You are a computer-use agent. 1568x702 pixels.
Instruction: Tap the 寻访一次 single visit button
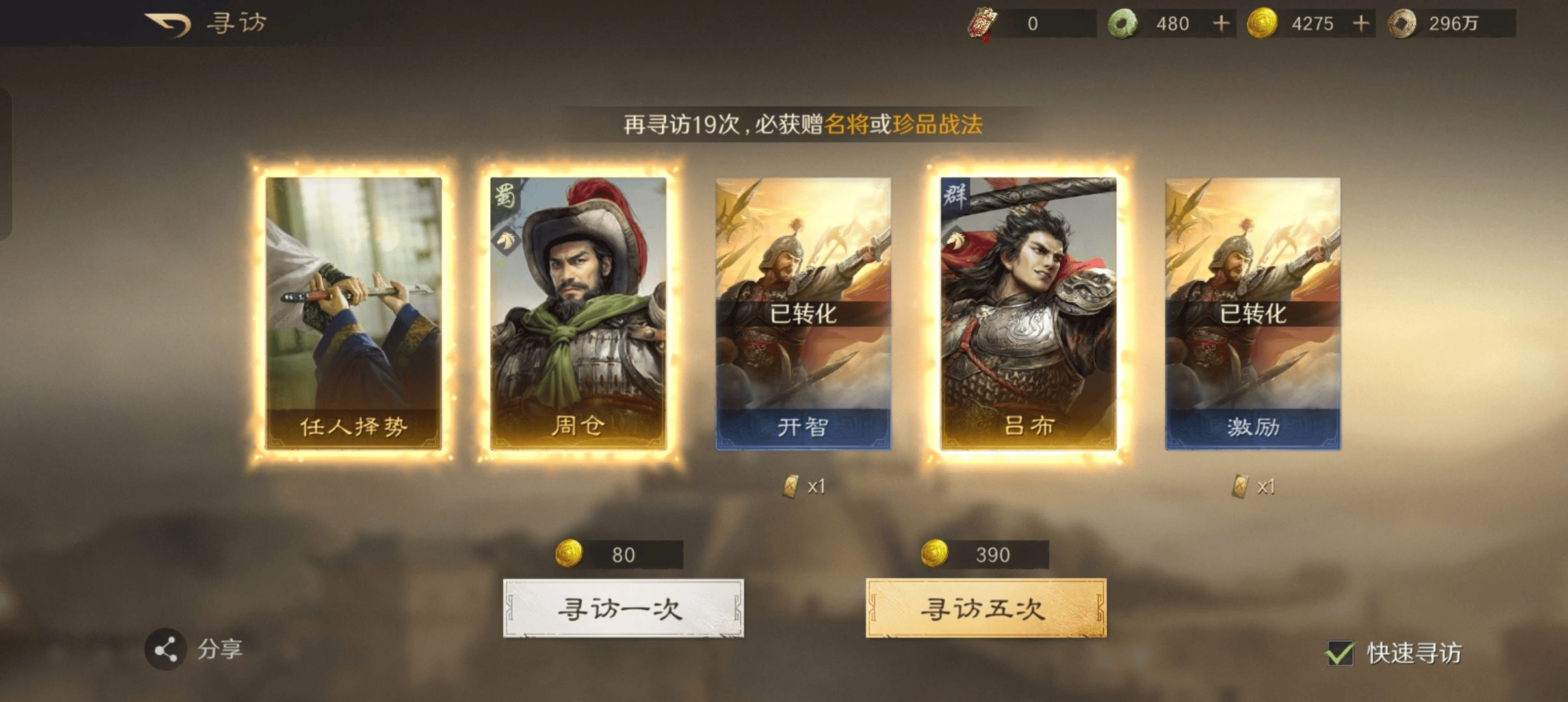[623, 608]
